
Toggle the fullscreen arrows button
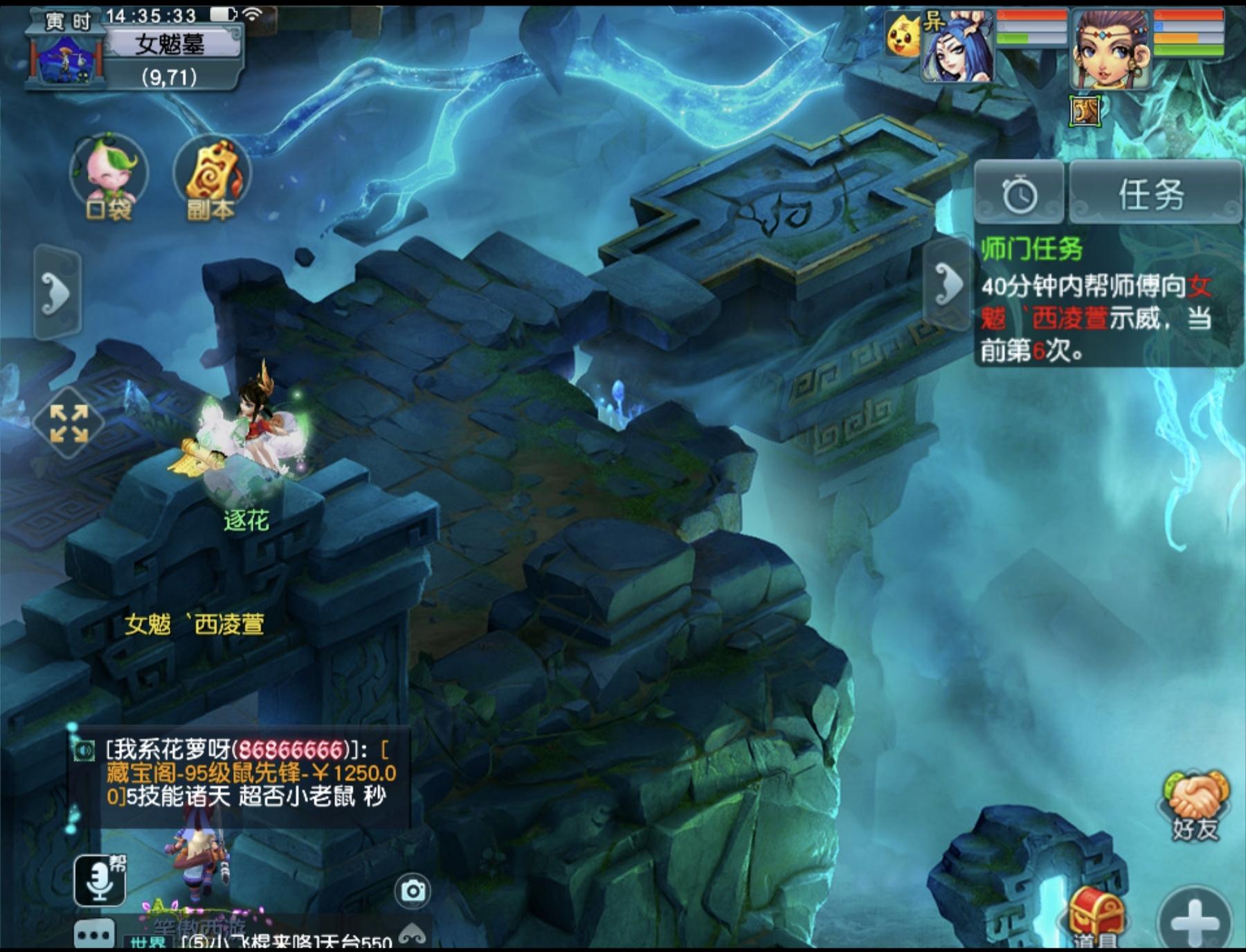pos(69,422)
